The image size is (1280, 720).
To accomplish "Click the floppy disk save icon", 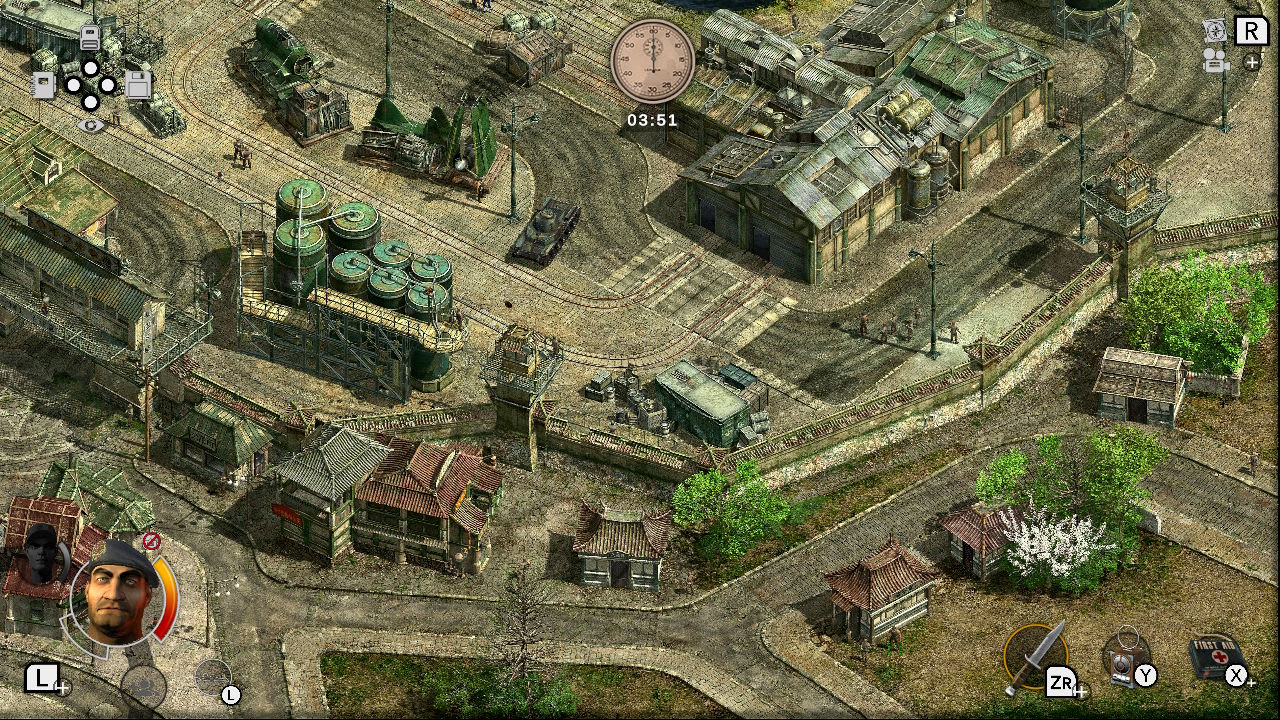I will click(x=138, y=85).
